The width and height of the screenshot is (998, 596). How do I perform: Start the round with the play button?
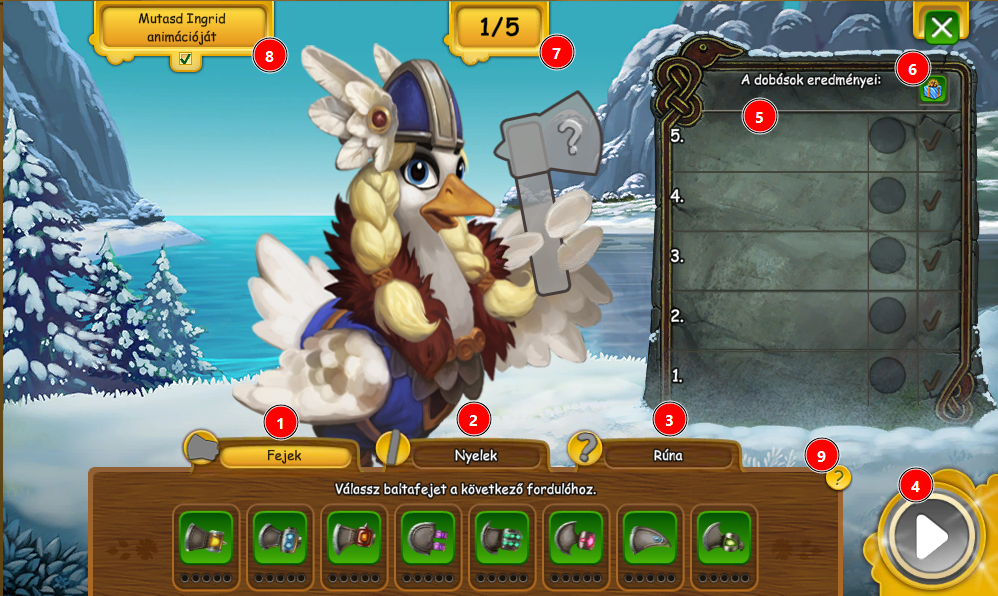(930, 537)
